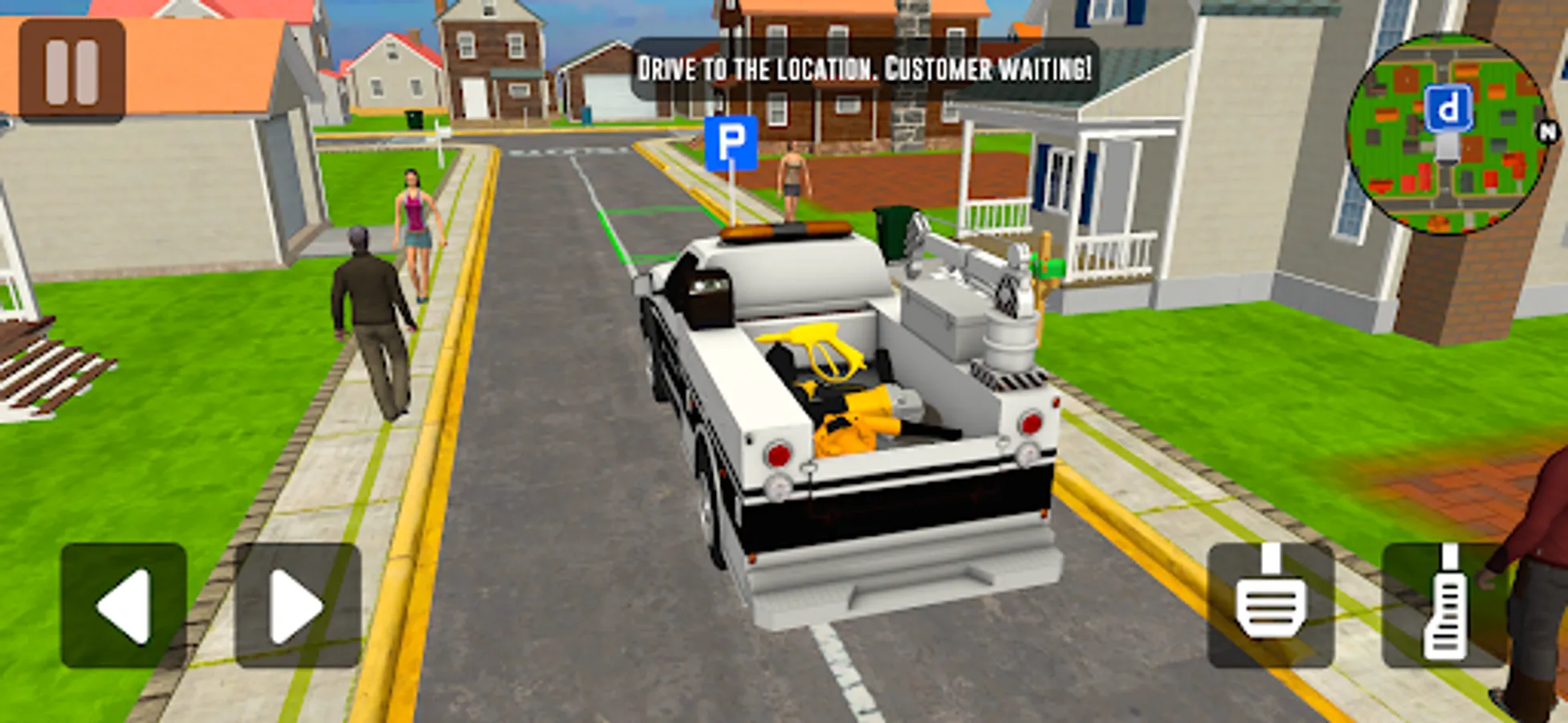Tap the pedestrian in the purple top
This screenshot has height=723, width=1568.
[x=413, y=233]
